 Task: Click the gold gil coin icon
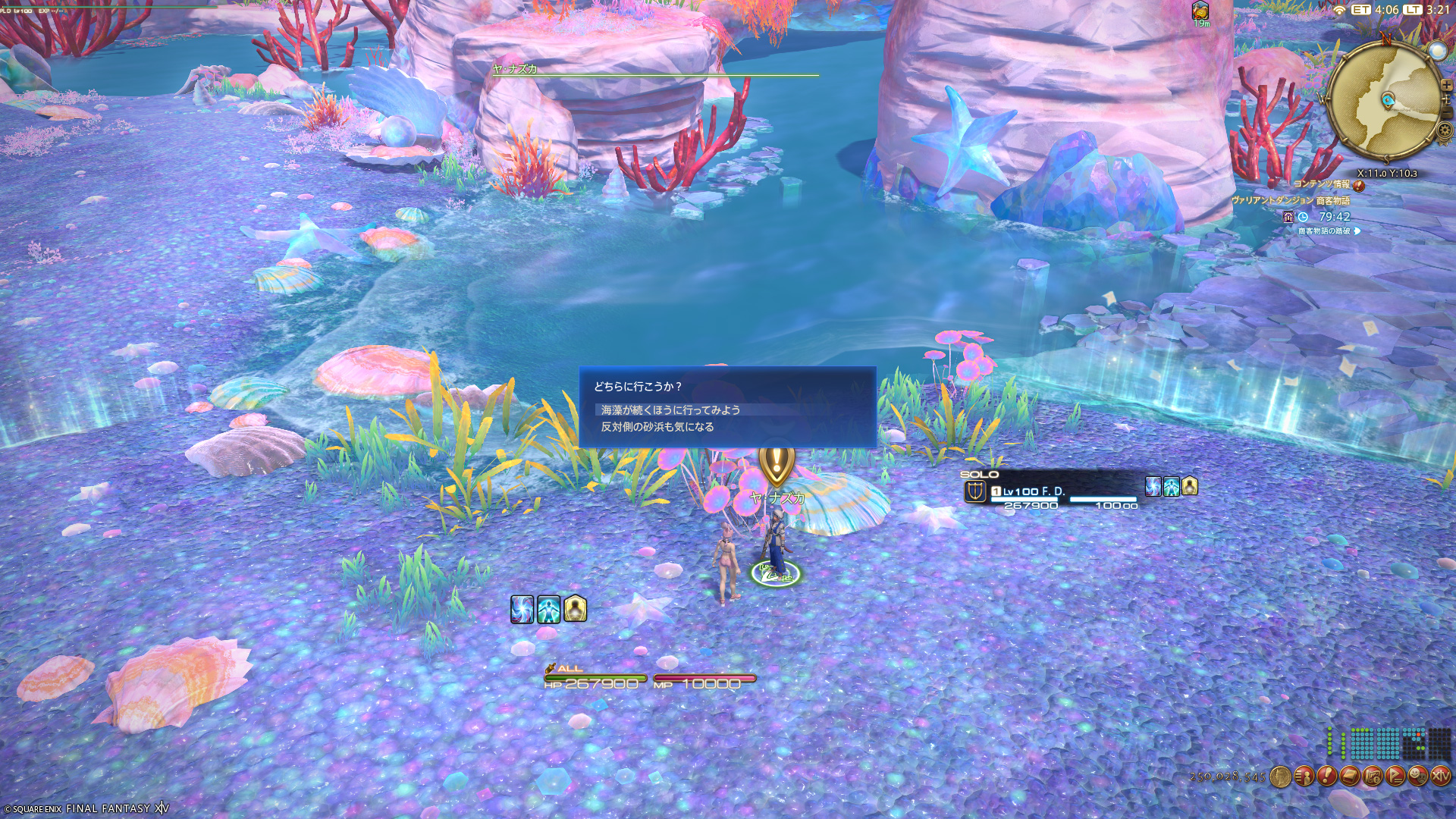coord(1280,777)
